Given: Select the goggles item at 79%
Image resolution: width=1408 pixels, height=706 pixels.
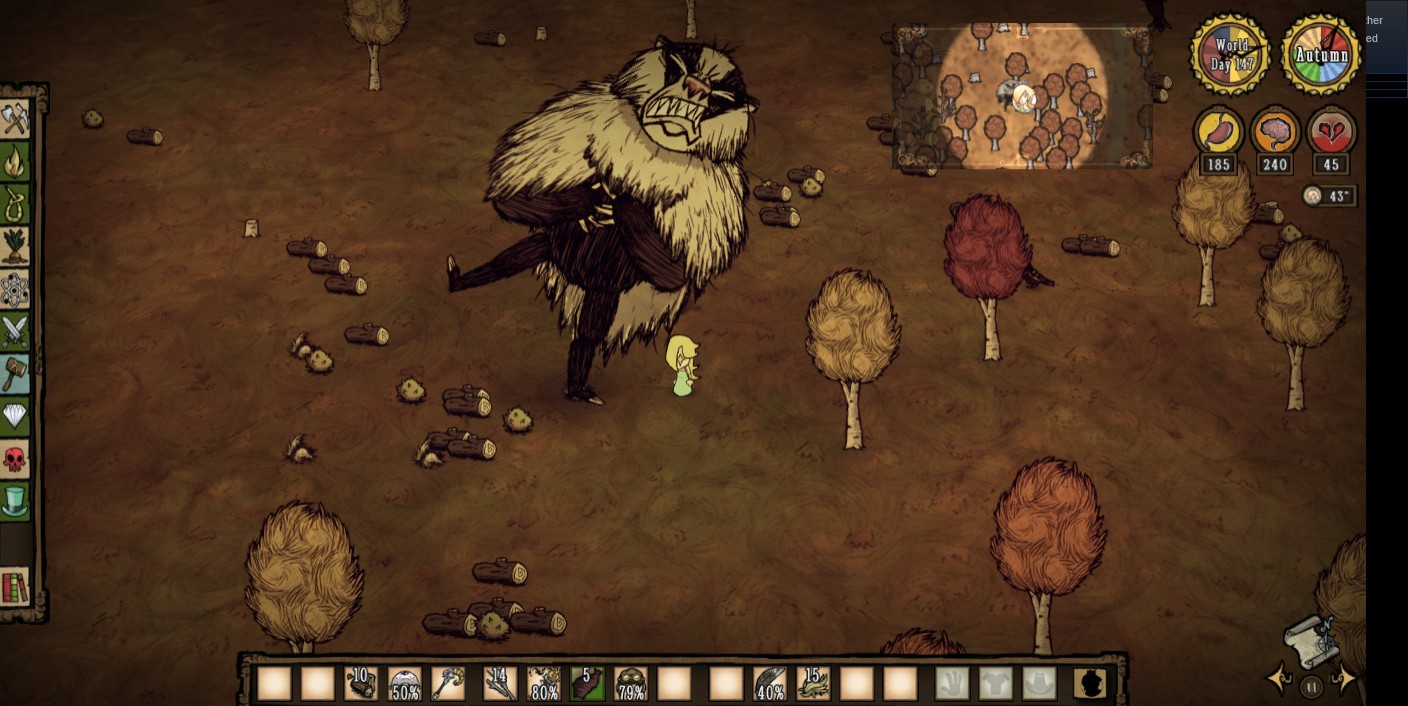Looking at the screenshot, I should [631, 684].
